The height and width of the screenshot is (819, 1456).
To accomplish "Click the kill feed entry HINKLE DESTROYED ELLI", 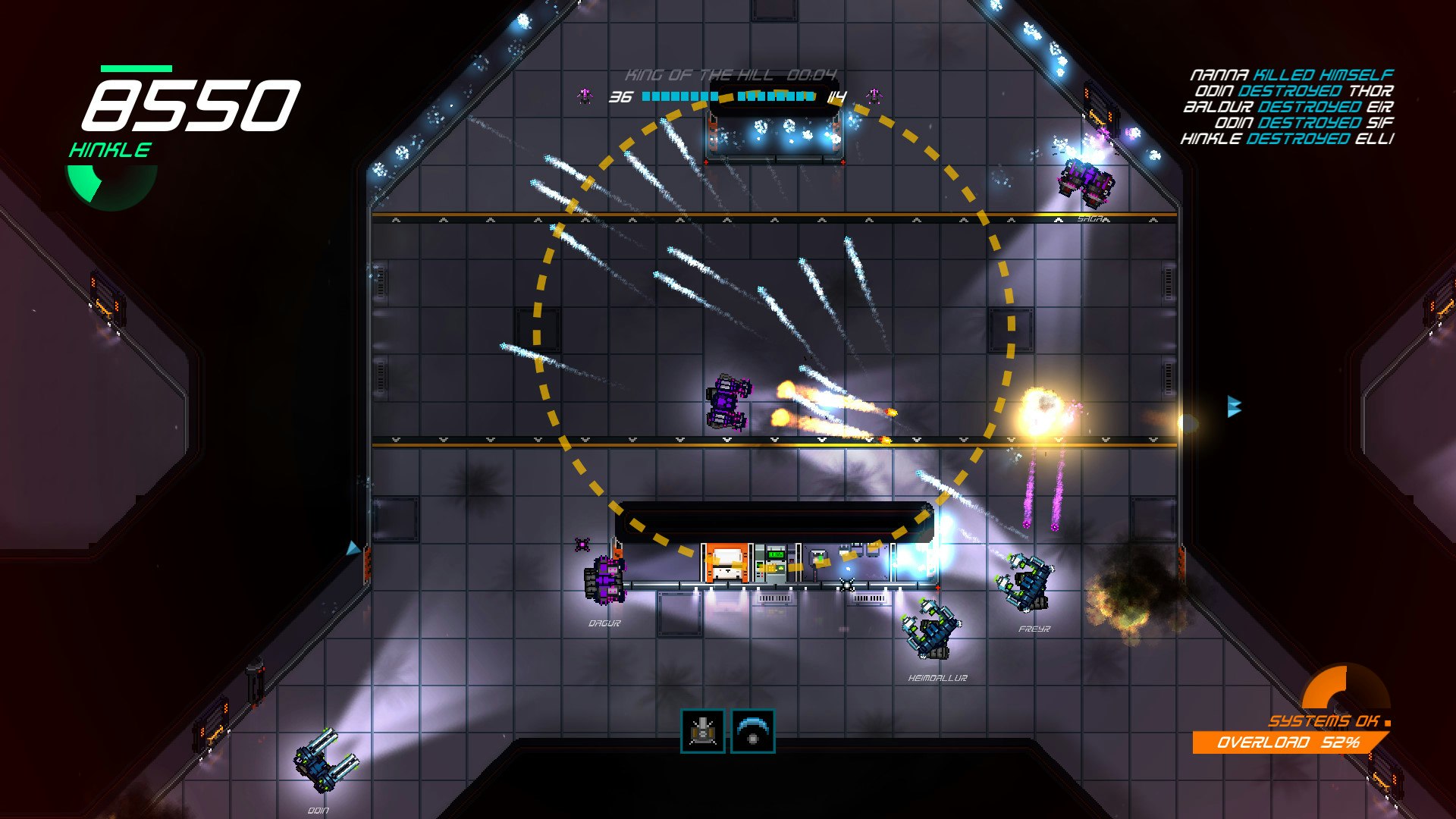I will (1289, 138).
